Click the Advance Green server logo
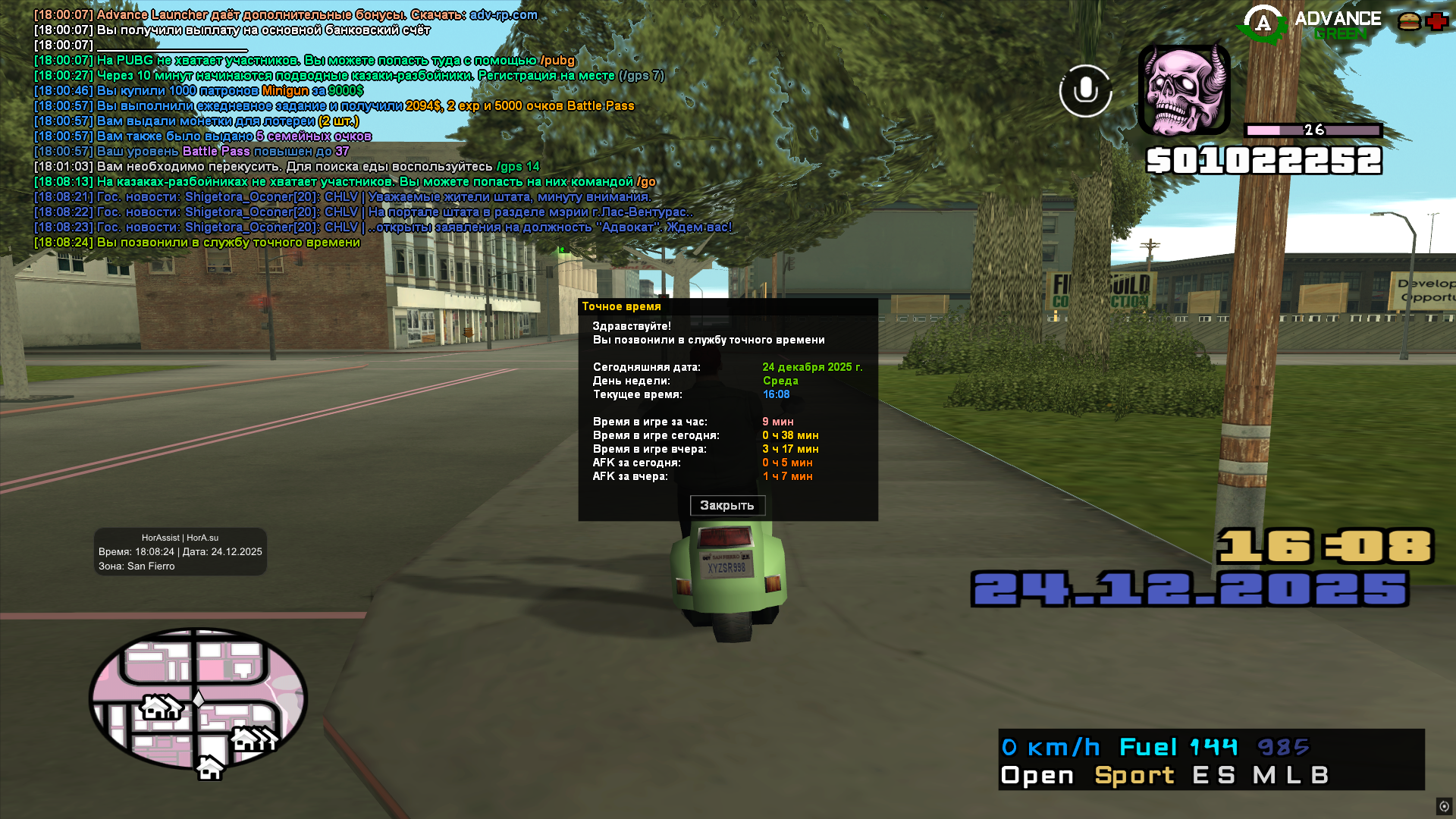This screenshot has width=1456, height=819. coord(1310,24)
